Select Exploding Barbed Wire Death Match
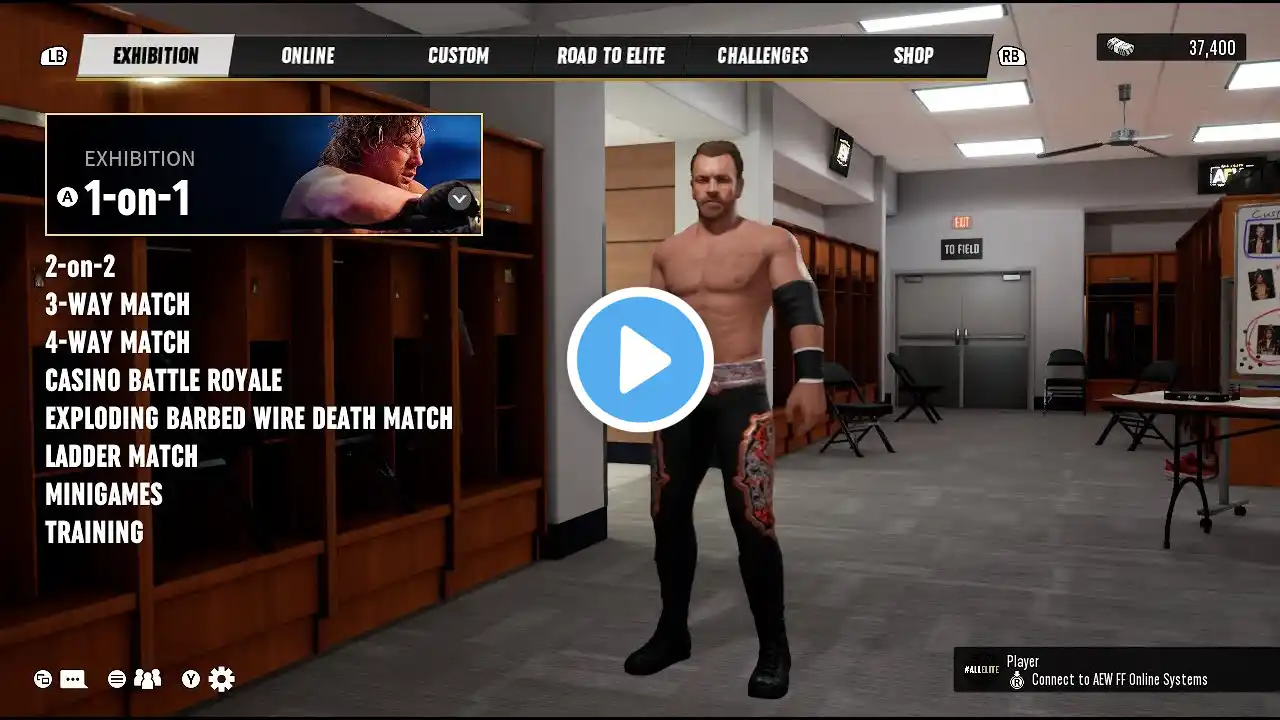Screen dimensions: 1280x720 pyautogui.click(x=249, y=419)
